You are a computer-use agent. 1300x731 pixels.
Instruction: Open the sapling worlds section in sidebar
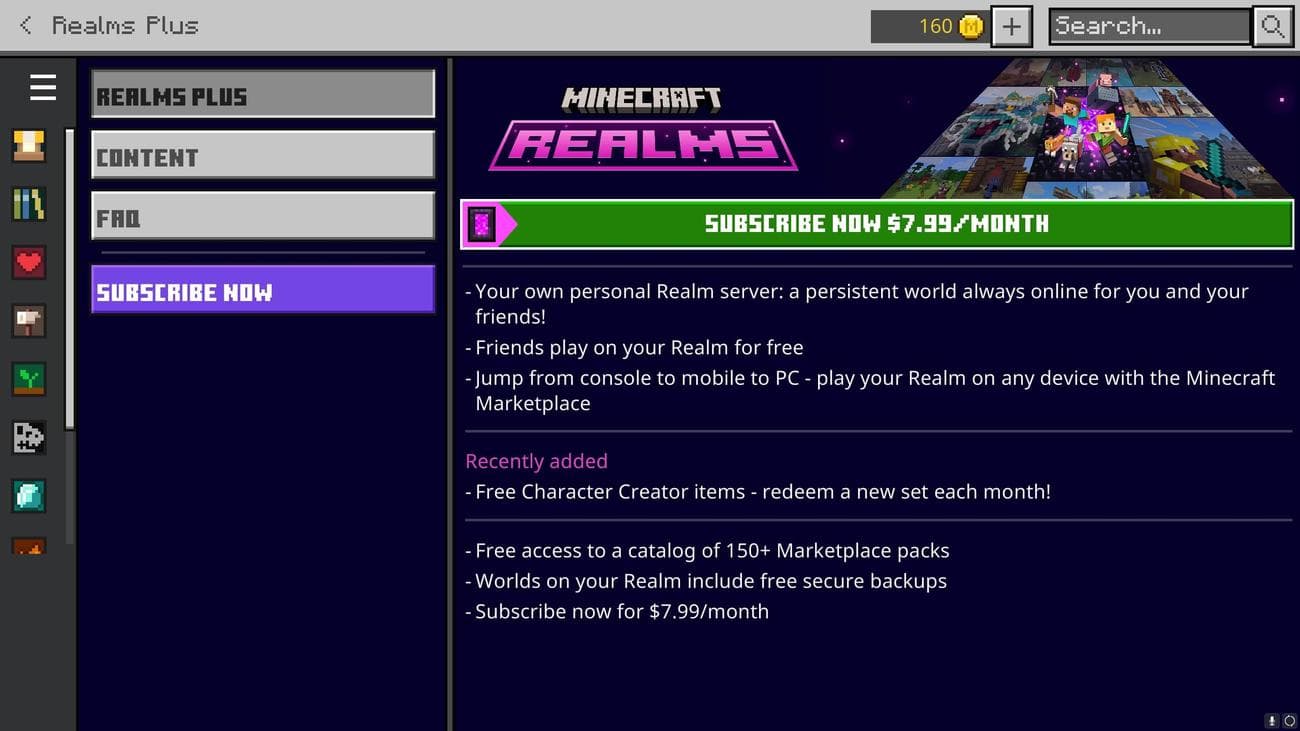pyautogui.click(x=28, y=378)
